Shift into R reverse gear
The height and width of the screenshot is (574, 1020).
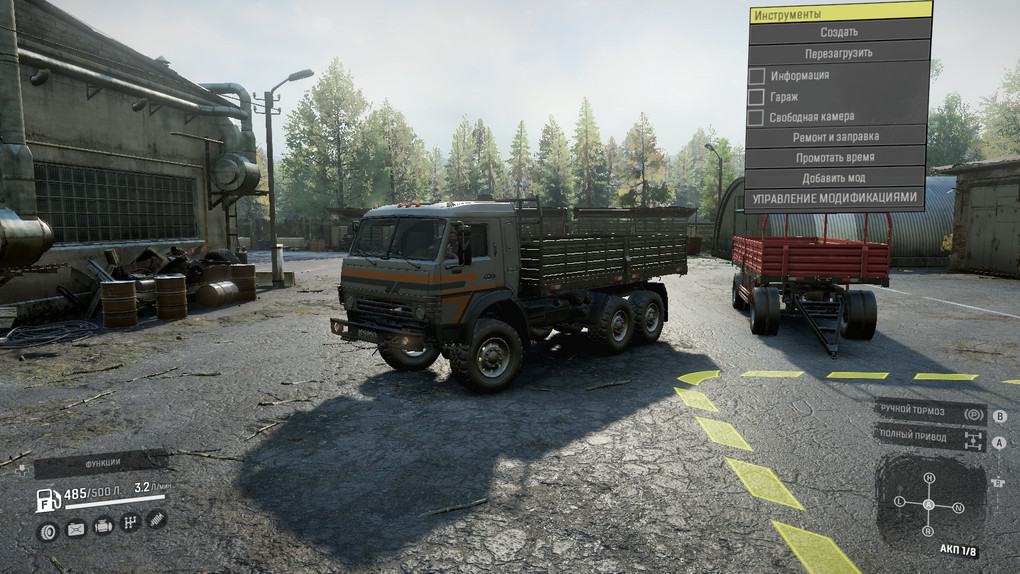tap(929, 530)
